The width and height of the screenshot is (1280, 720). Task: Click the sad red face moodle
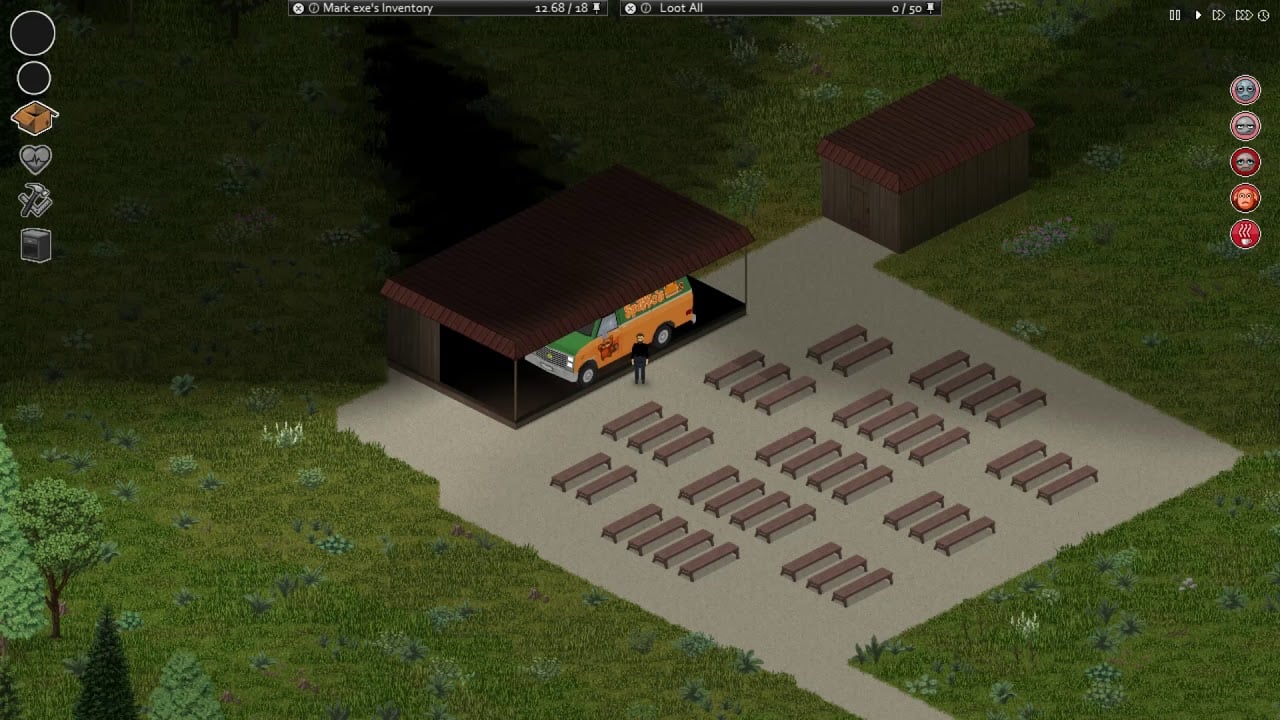[1245, 162]
